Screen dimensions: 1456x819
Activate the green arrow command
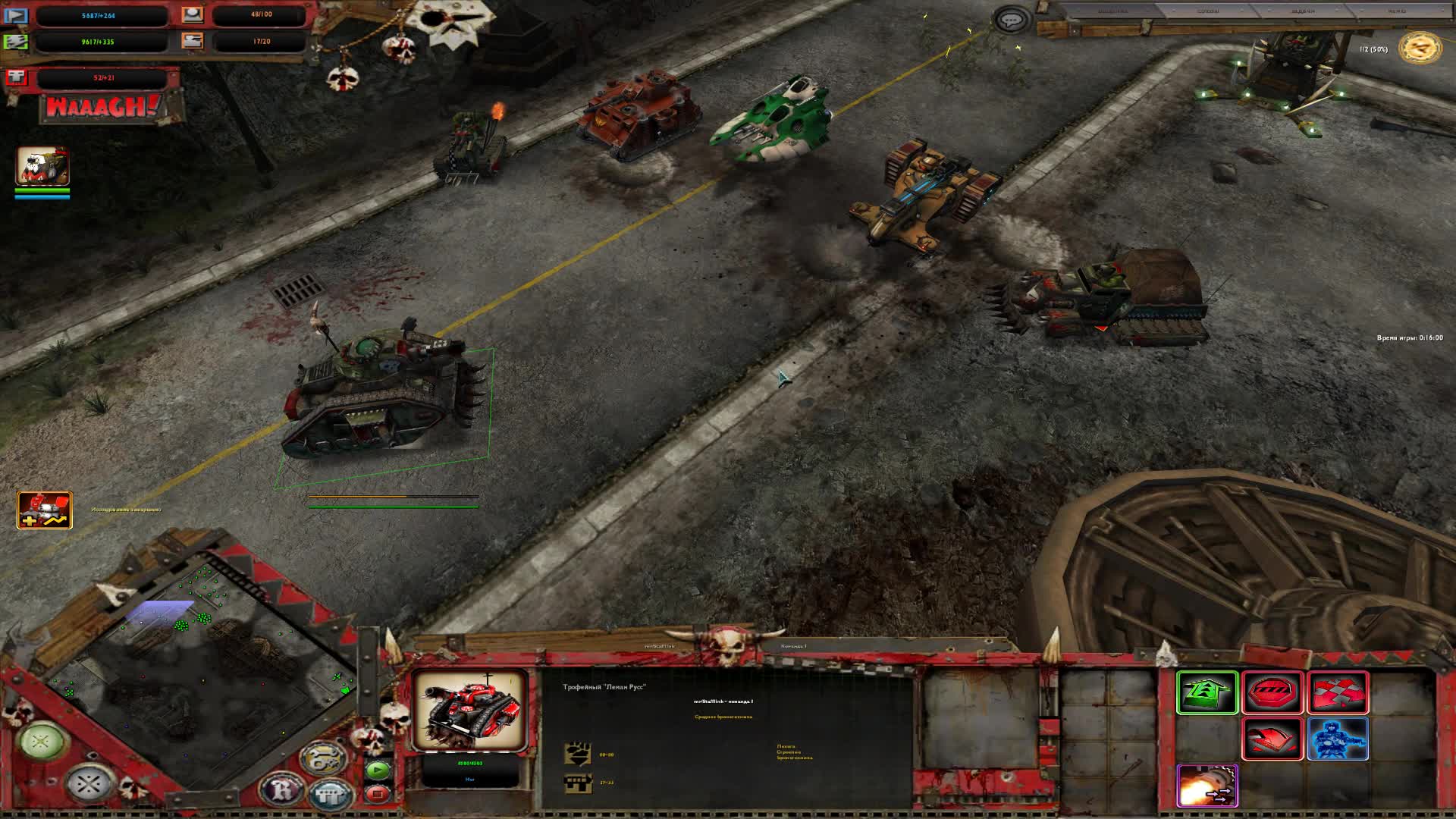(x=1207, y=692)
